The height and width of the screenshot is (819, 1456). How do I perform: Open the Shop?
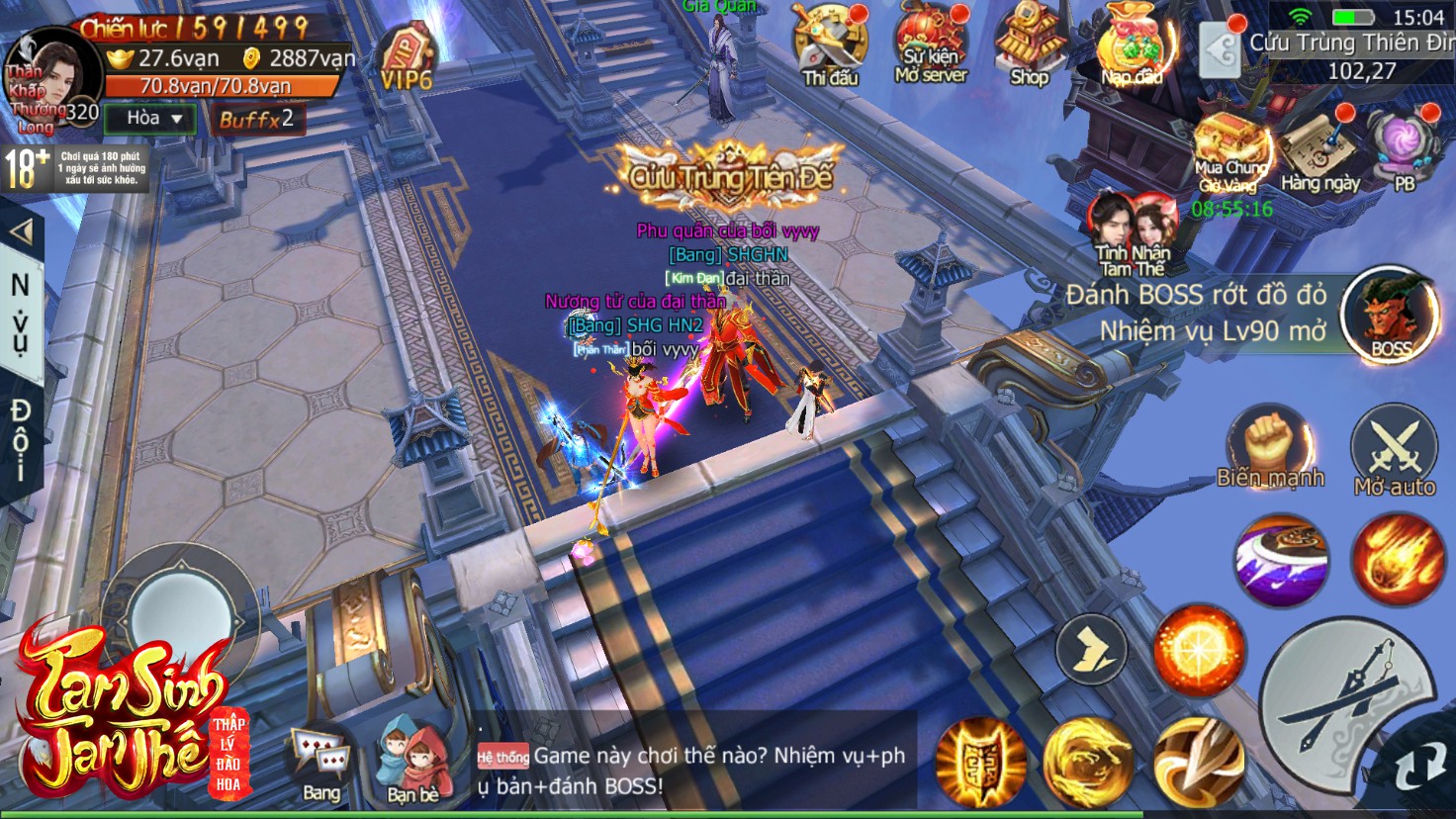1030,44
